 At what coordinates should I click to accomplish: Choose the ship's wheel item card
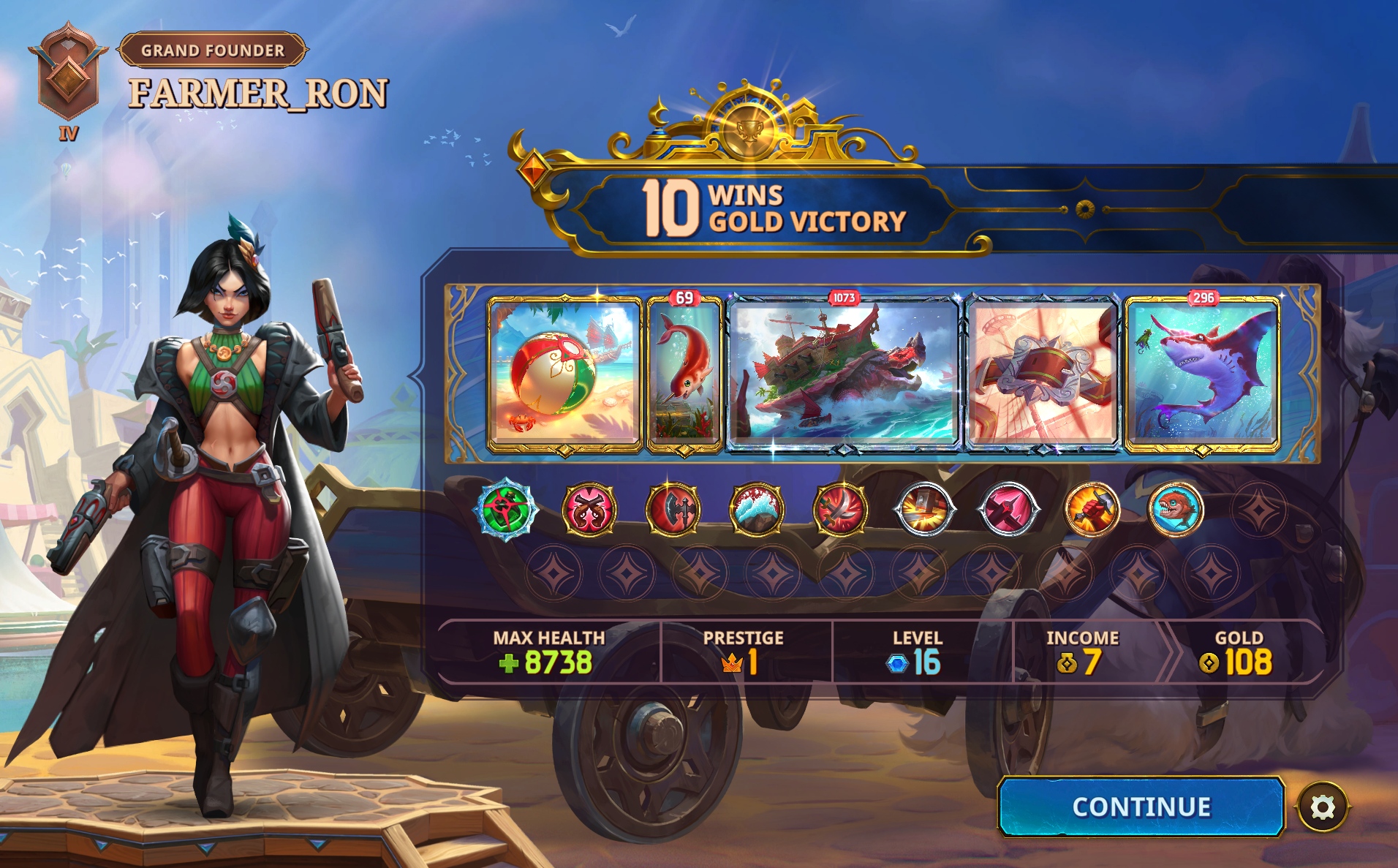pos(1042,374)
